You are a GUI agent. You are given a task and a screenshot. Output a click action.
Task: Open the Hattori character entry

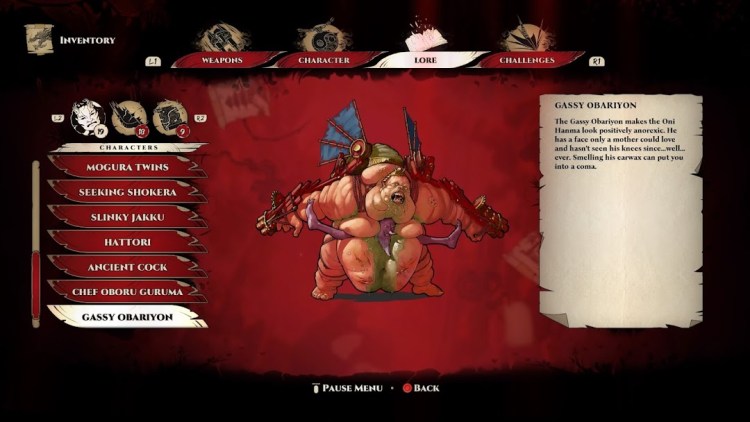tap(125, 242)
